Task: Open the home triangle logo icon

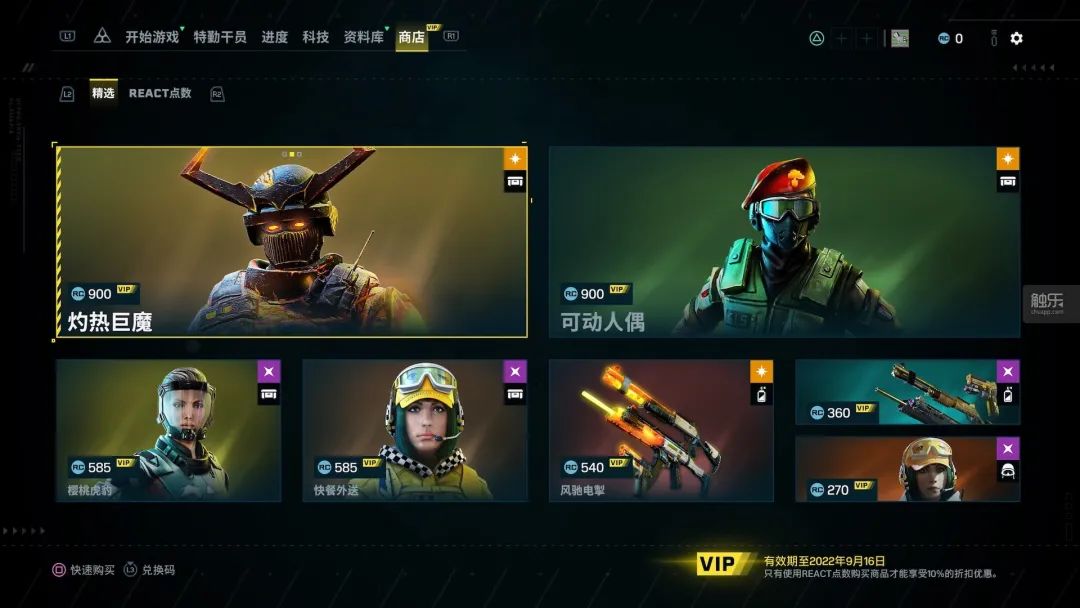Action: coord(102,37)
